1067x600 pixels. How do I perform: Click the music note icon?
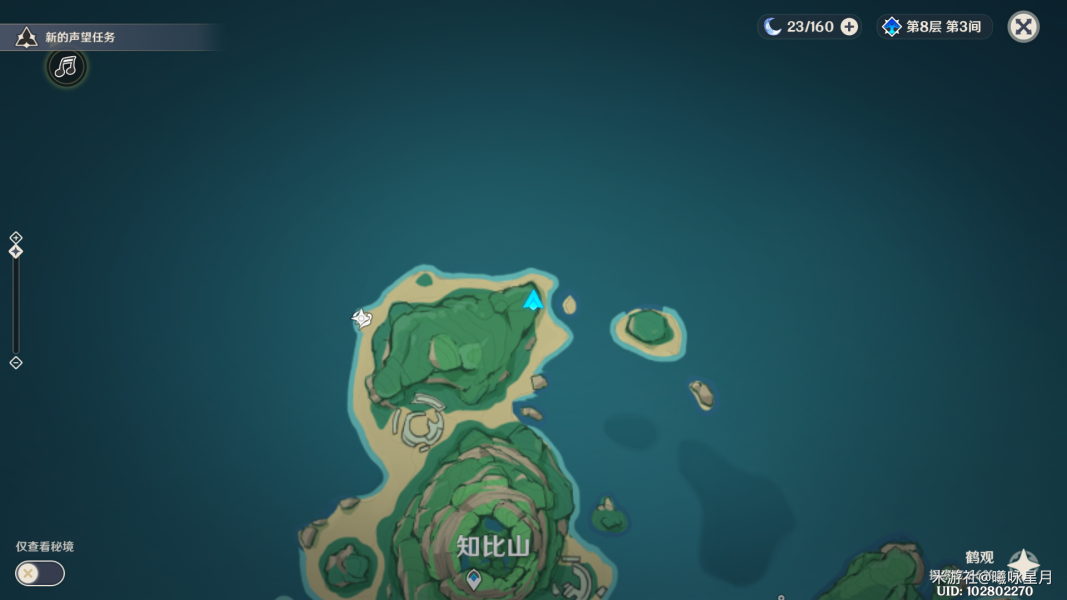coord(66,67)
